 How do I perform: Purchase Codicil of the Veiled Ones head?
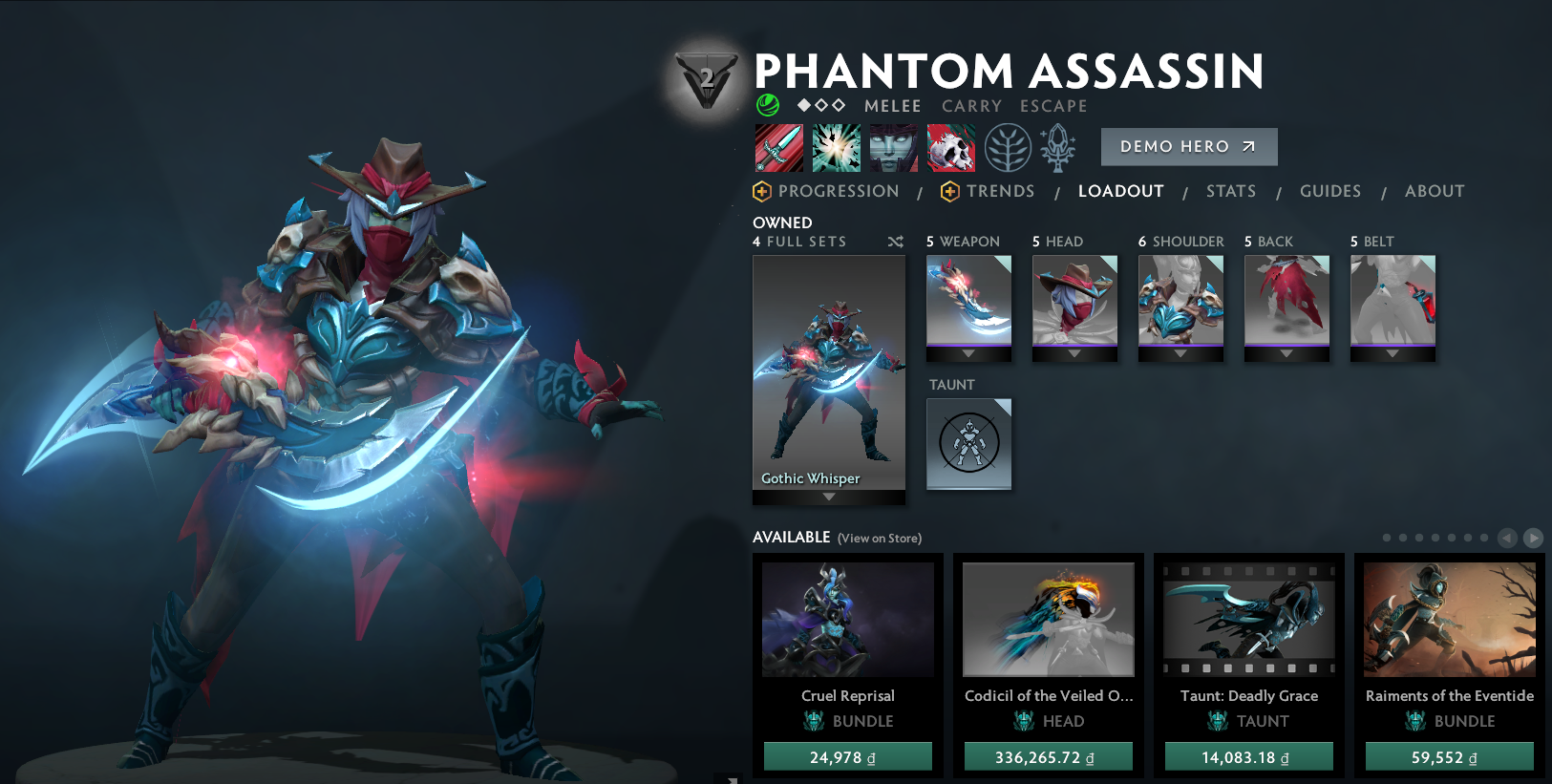pos(1048,757)
